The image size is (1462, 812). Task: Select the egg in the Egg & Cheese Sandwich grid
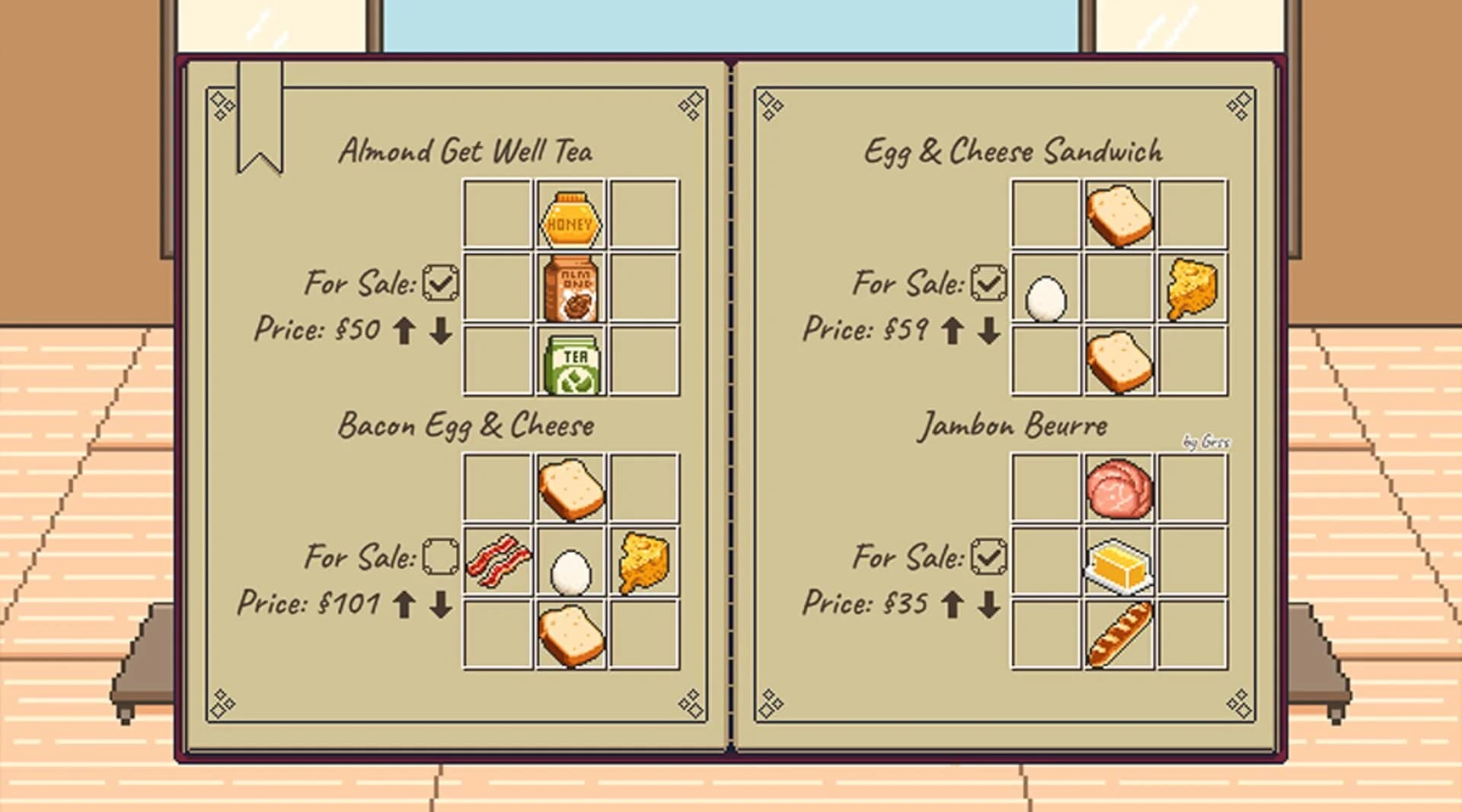pos(1046,297)
